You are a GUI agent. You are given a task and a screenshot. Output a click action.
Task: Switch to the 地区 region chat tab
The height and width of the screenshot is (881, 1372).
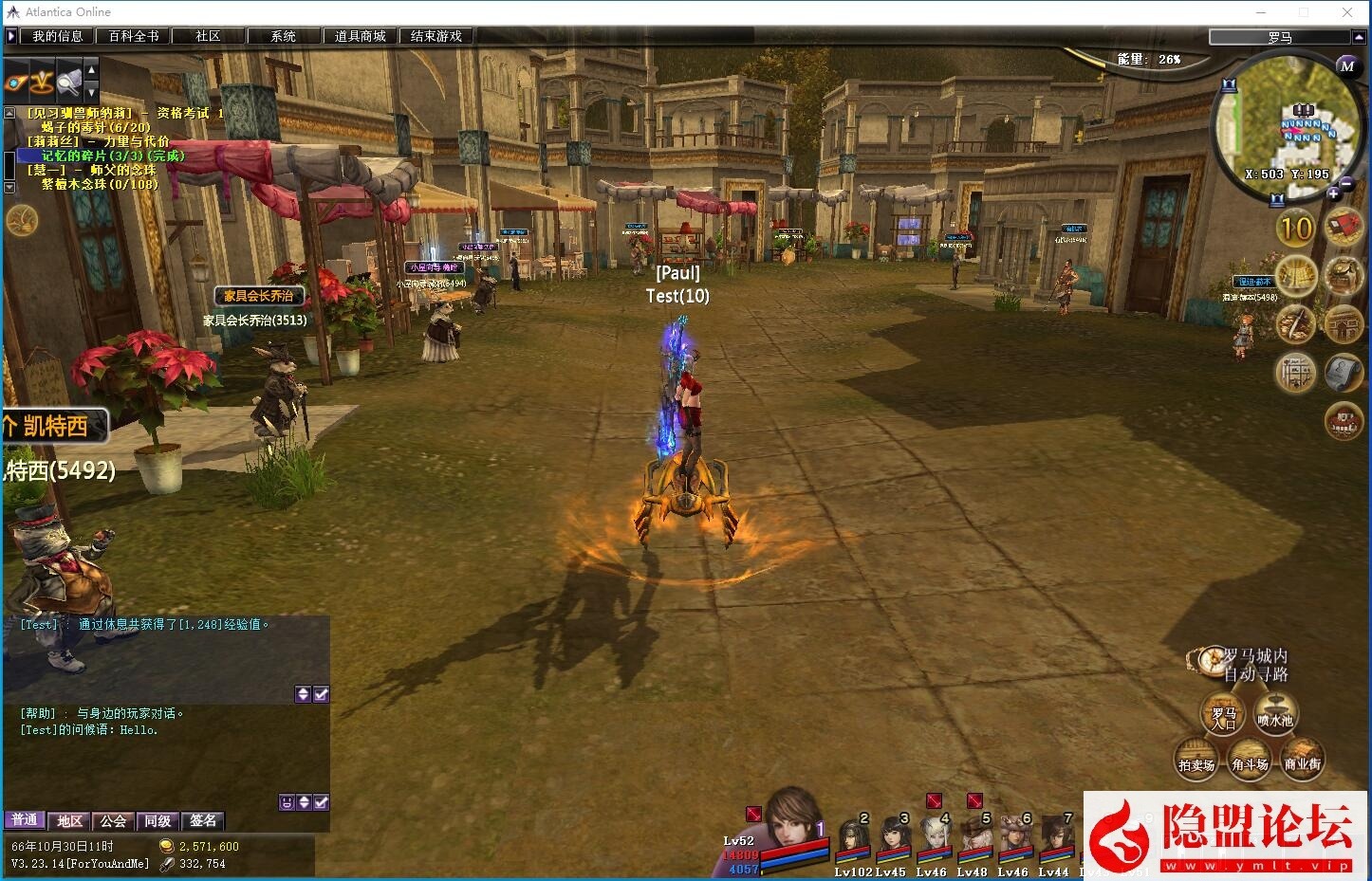point(69,820)
